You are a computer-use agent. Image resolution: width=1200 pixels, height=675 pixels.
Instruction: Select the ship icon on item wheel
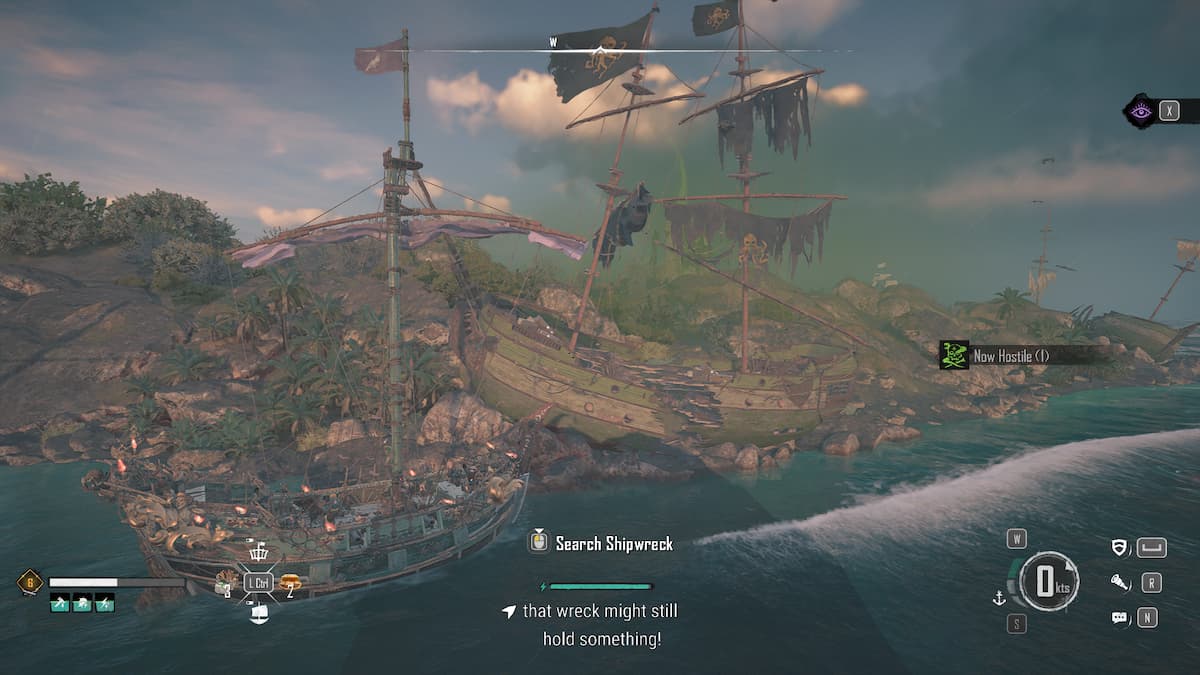(x=258, y=613)
